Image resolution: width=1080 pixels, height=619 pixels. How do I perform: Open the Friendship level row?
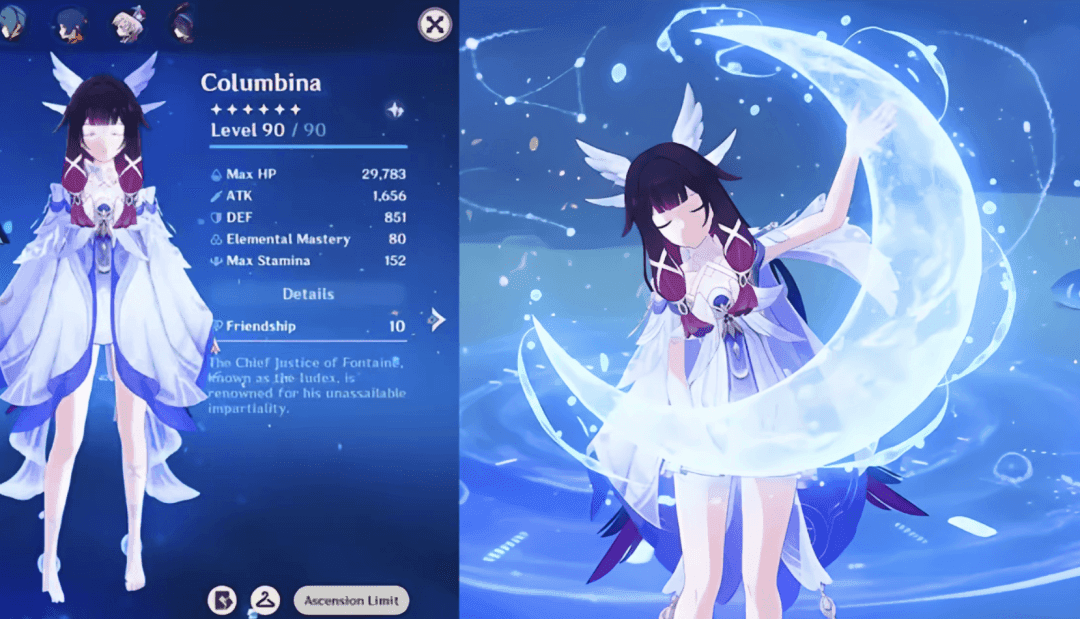tap(308, 326)
